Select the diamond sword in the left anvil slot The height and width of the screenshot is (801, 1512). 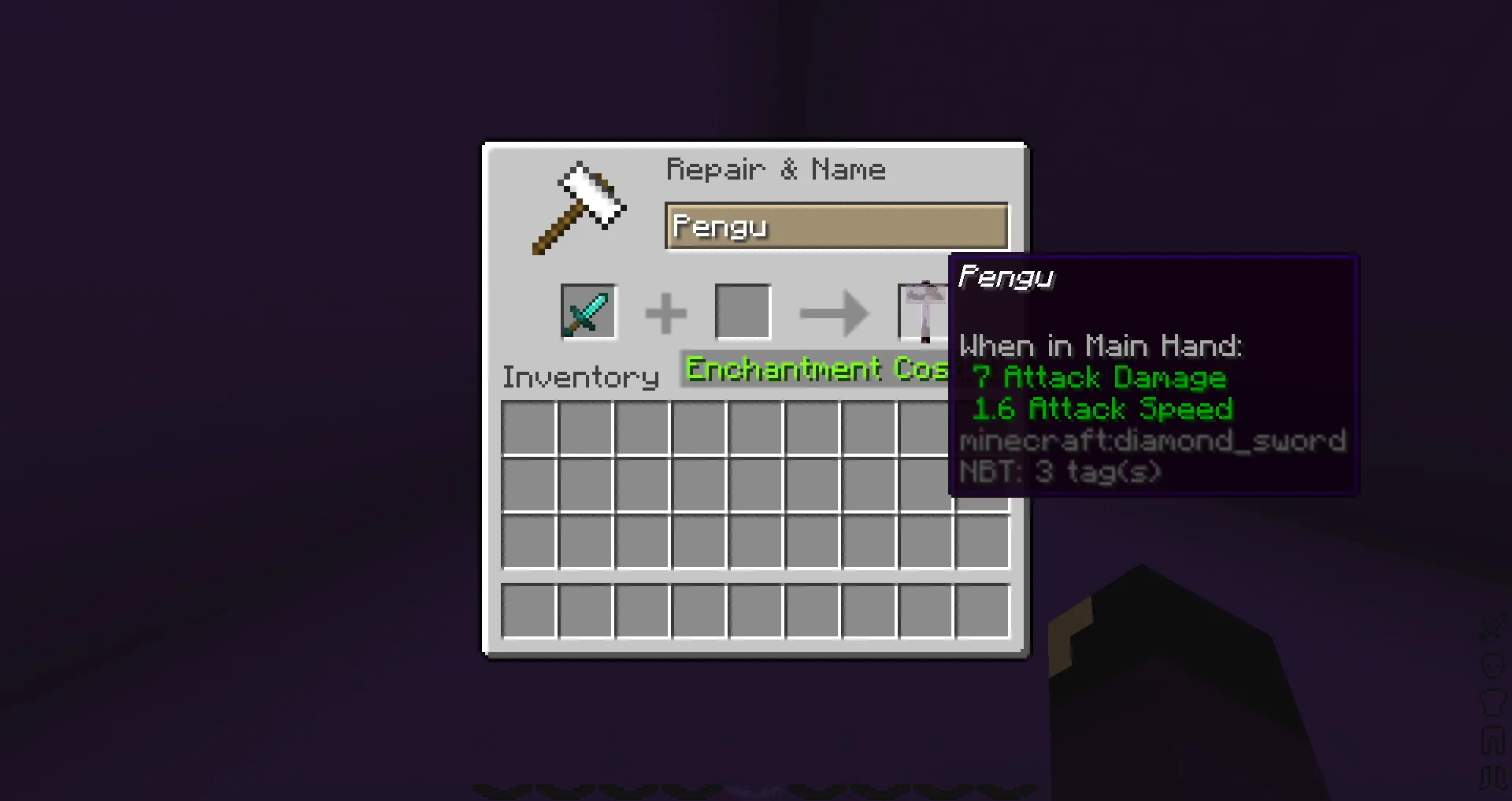(588, 311)
